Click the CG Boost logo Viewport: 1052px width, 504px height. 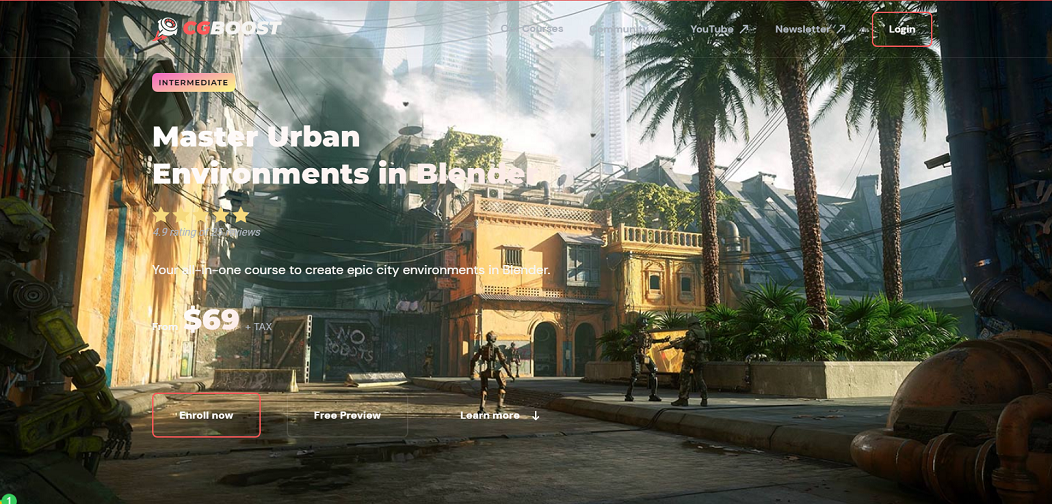(x=219, y=28)
